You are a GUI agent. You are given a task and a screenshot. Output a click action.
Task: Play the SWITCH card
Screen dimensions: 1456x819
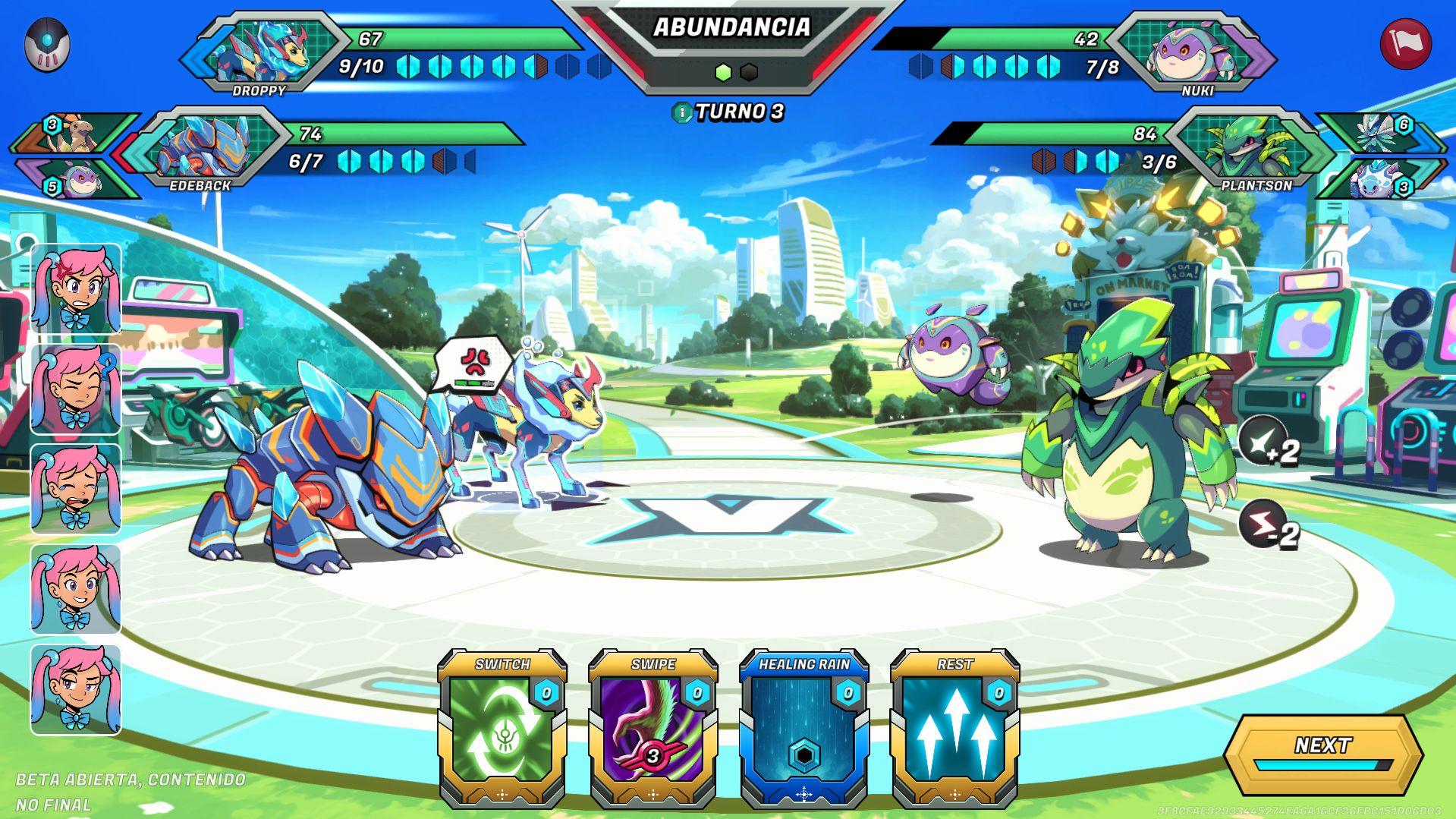click(502, 729)
